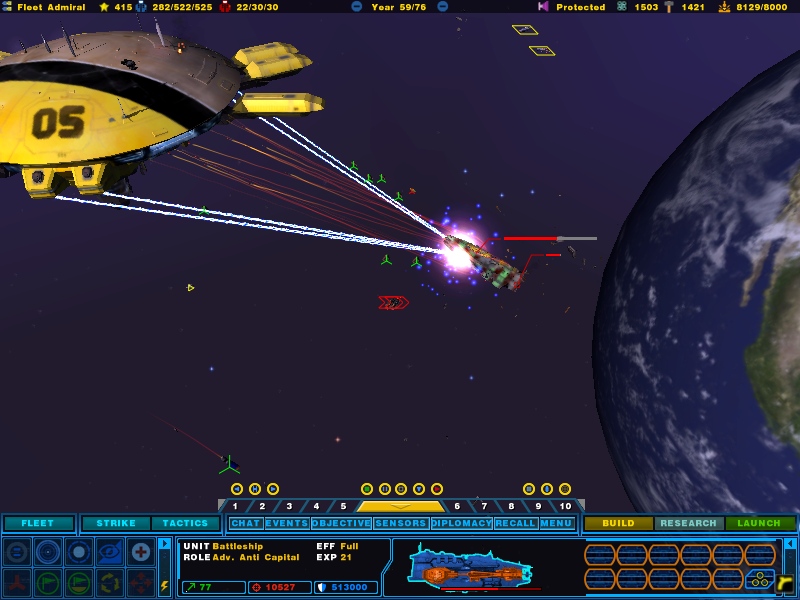The height and width of the screenshot is (600, 800).
Task: Open the game Menu
Action: [x=556, y=523]
